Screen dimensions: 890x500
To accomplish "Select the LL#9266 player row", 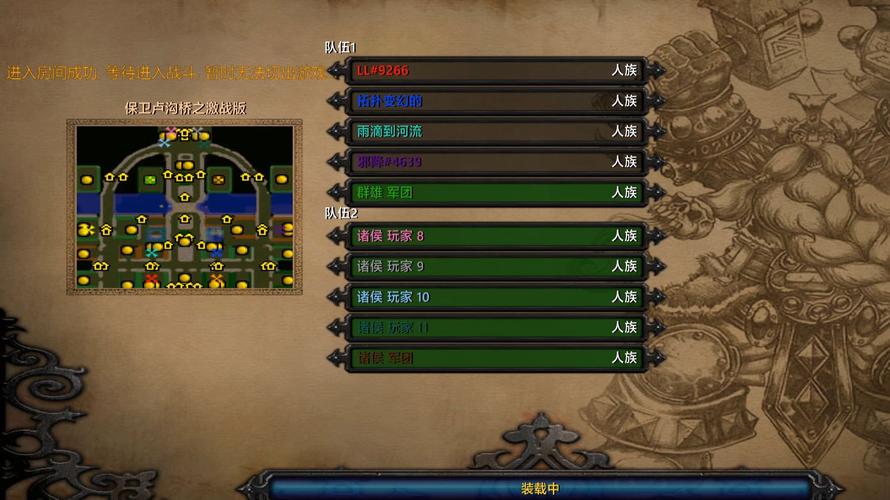I will click(x=496, y=71).
